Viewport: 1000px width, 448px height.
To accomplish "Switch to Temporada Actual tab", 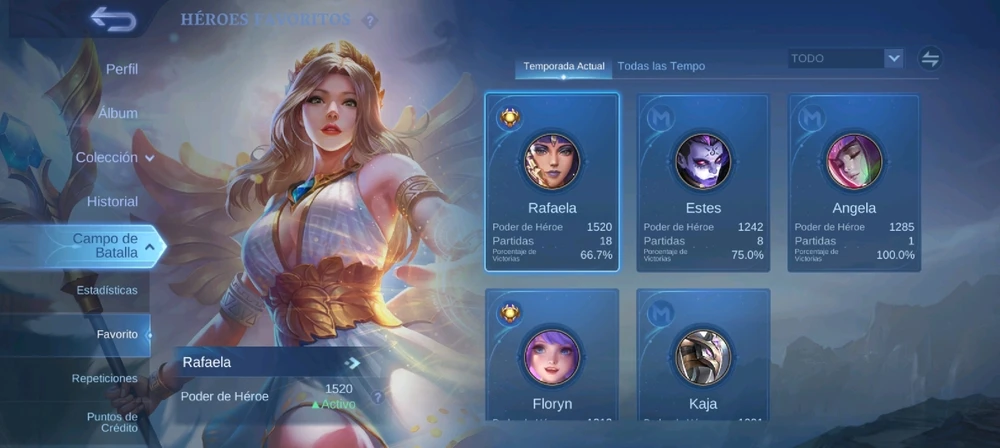I will (564, 66).
